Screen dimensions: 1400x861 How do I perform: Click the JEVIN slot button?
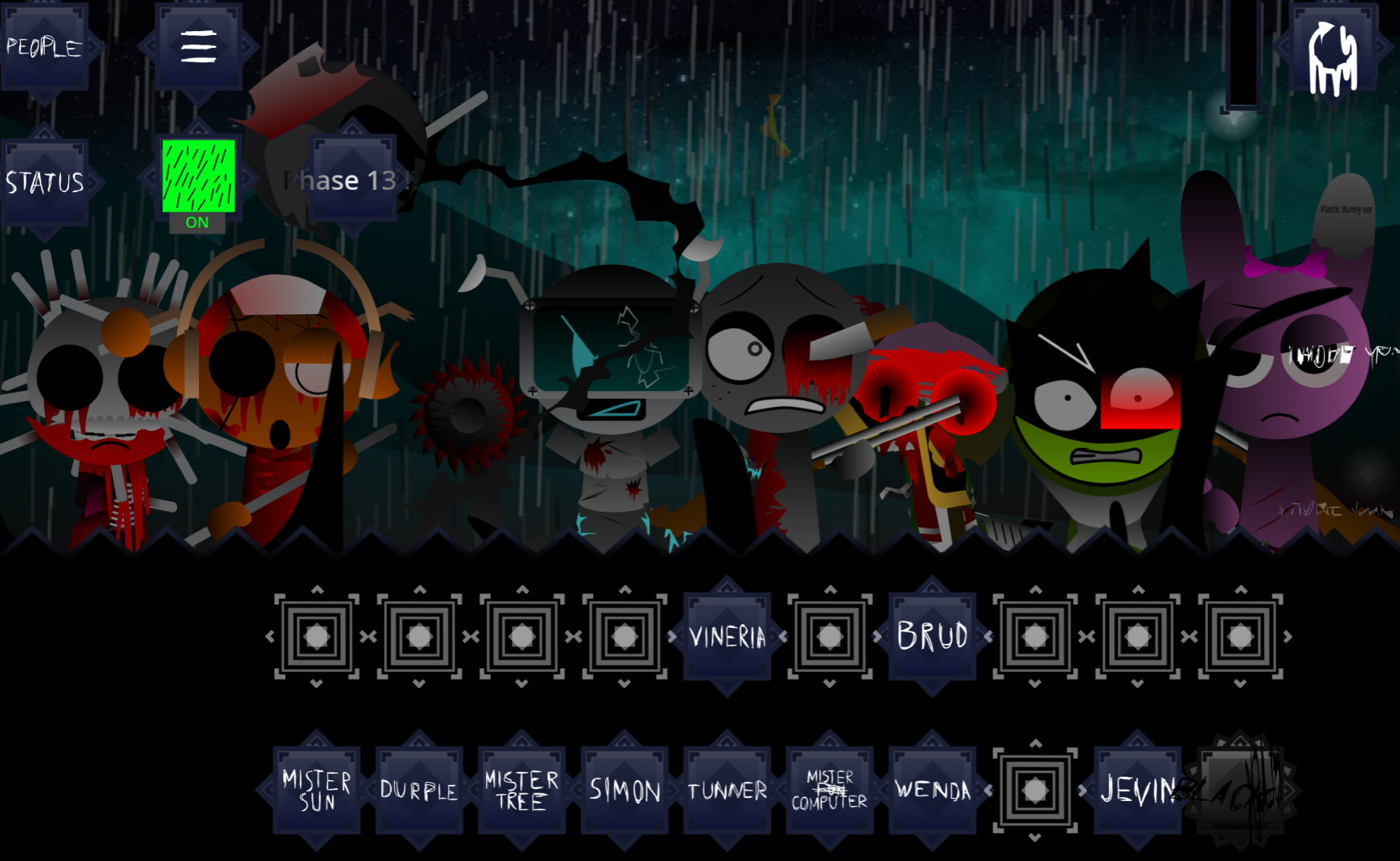pyautogui.click(x=1137, y=790)
